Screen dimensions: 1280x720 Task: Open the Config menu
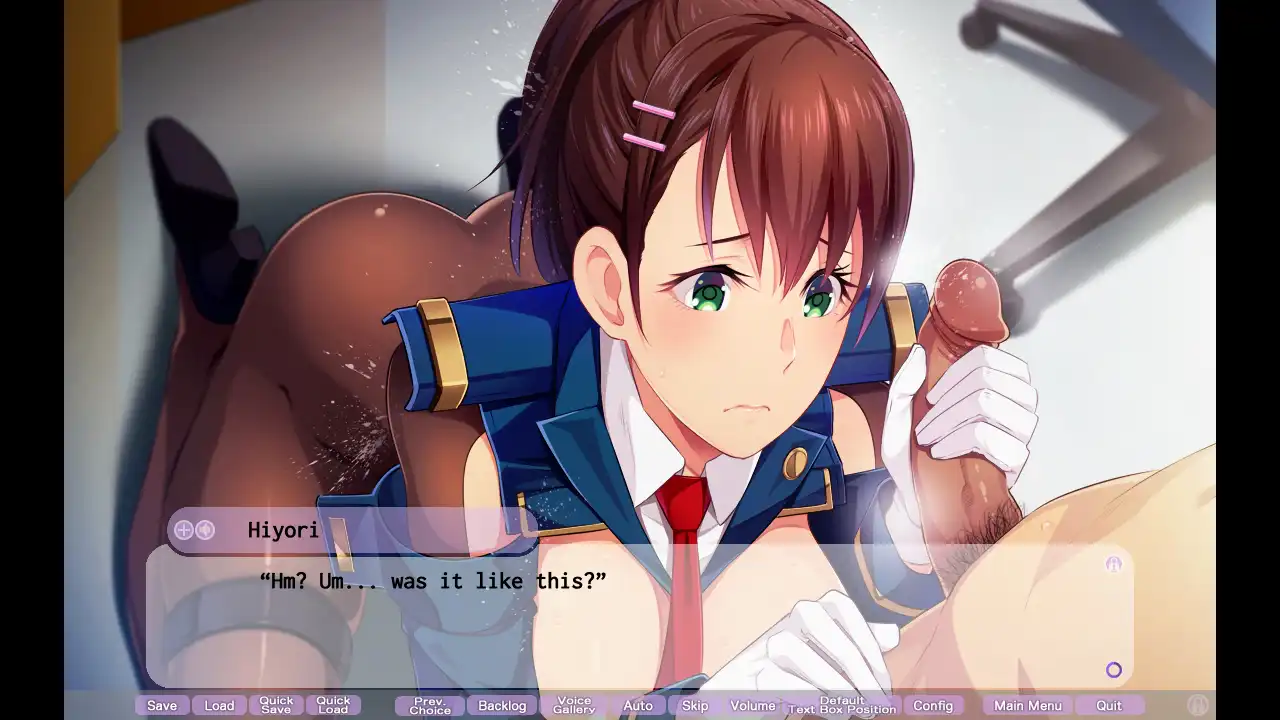click(933, 706)
